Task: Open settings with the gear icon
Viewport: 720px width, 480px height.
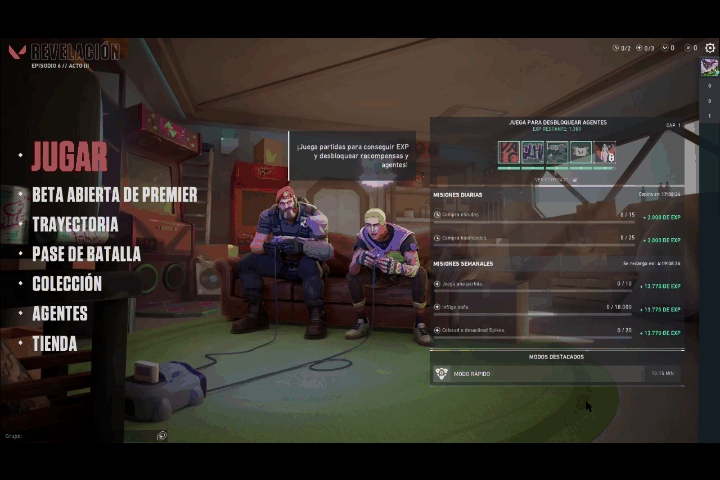Action: [710, 48]
